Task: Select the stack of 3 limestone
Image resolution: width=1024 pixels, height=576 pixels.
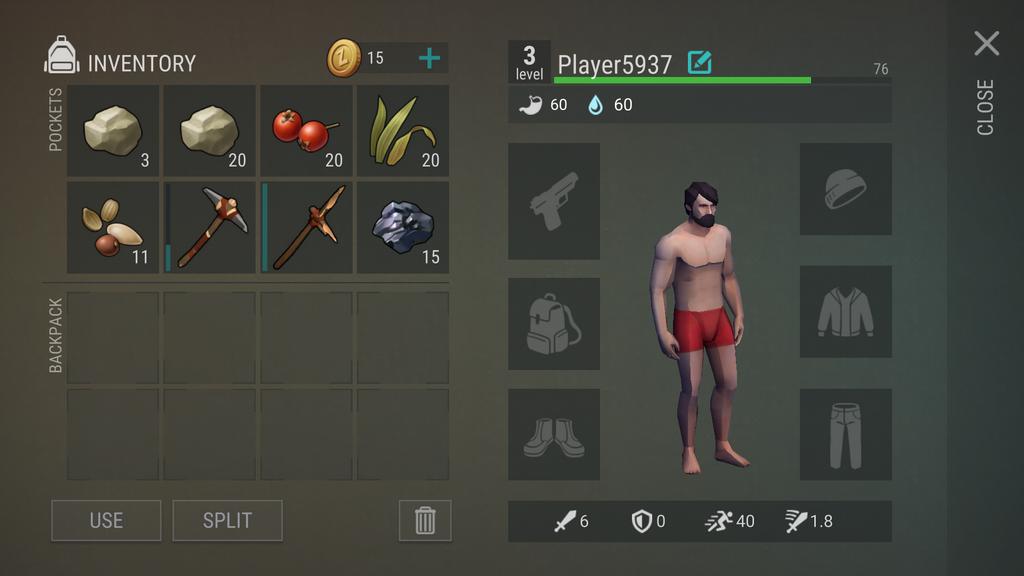Action: 113,131
